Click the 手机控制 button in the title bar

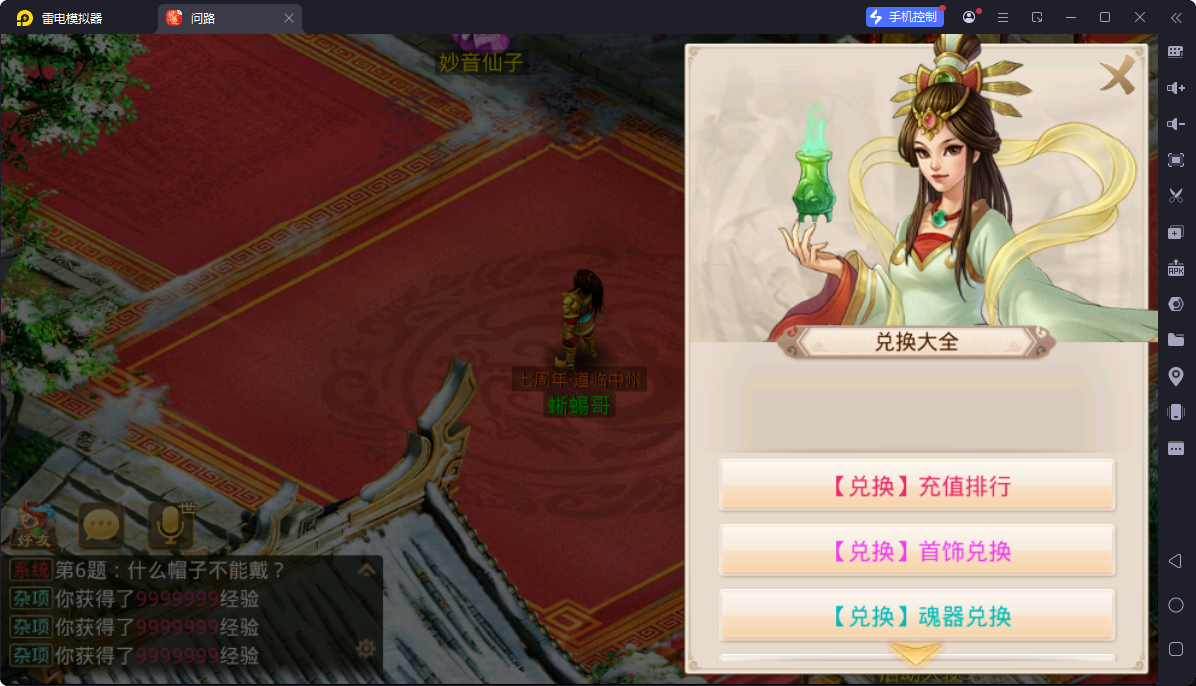pos(904,17)
